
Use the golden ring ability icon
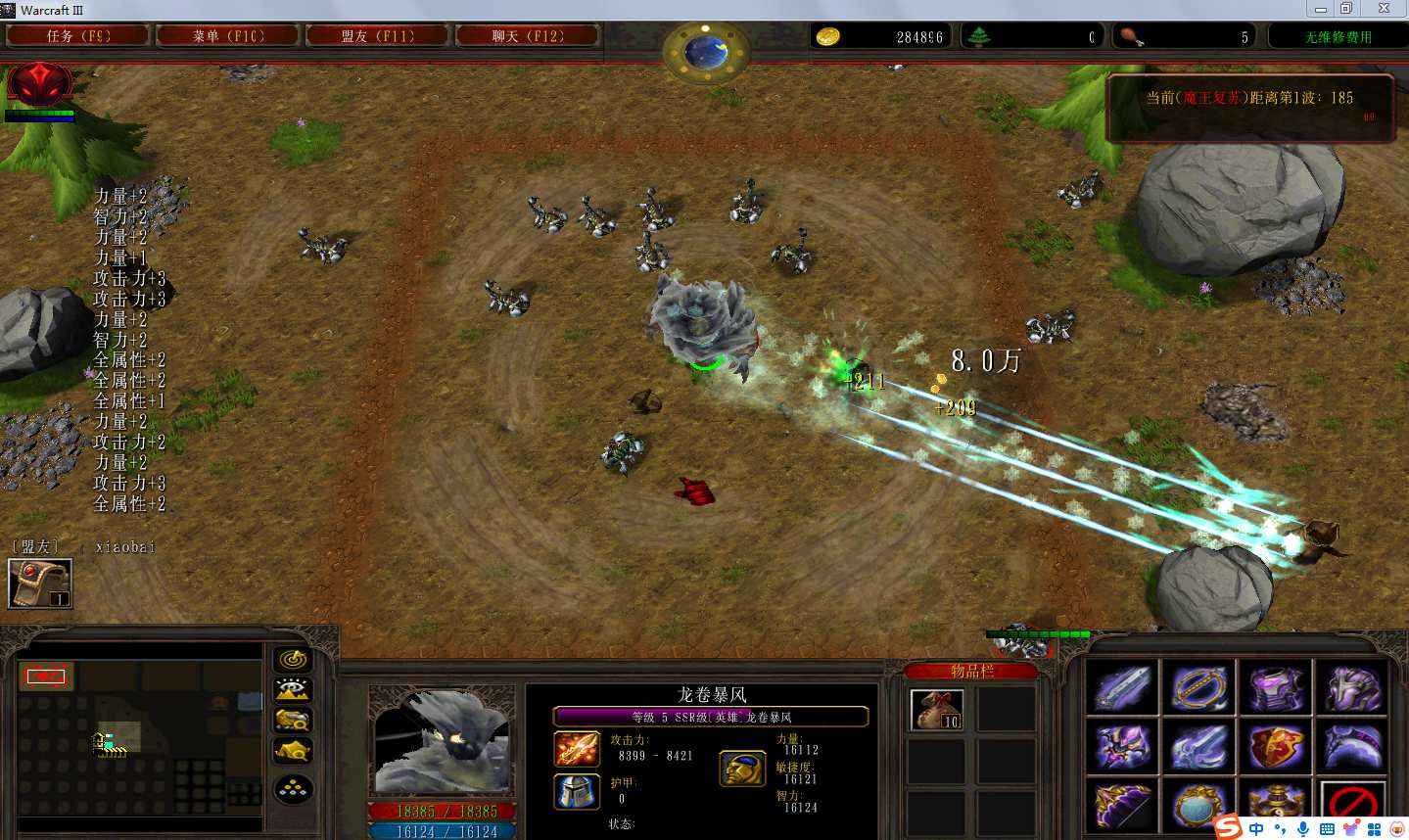click(x=1199, y=687)
